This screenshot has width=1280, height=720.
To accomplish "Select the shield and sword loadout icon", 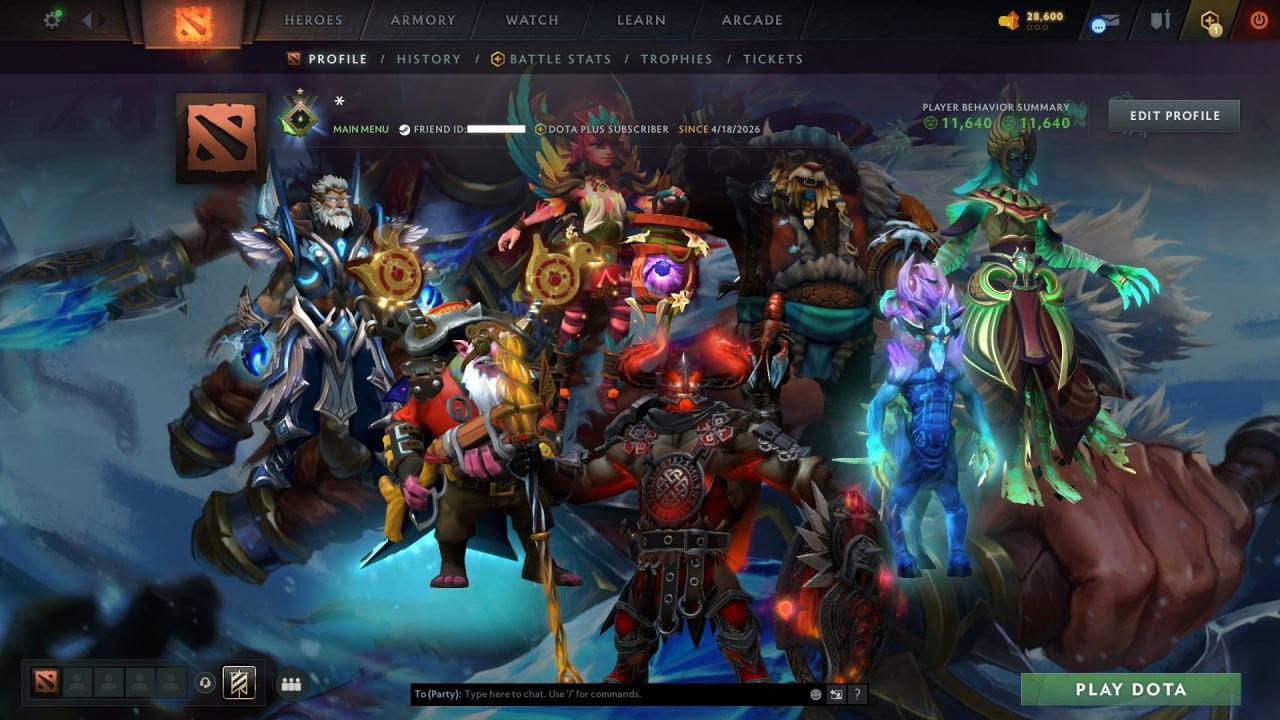I will coord(1160,20).
